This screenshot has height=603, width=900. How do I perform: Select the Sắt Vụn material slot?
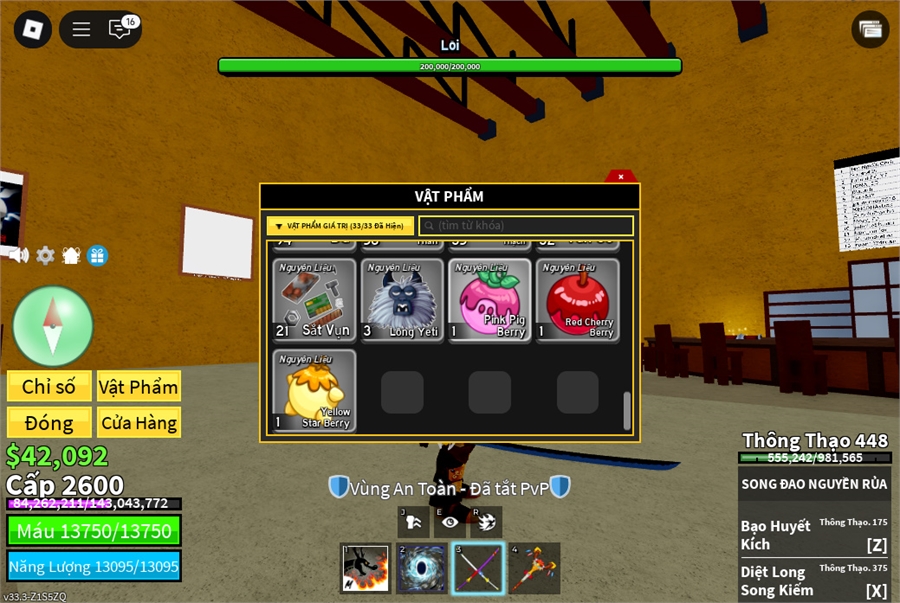pyautogui.click(x=315, y=300)
